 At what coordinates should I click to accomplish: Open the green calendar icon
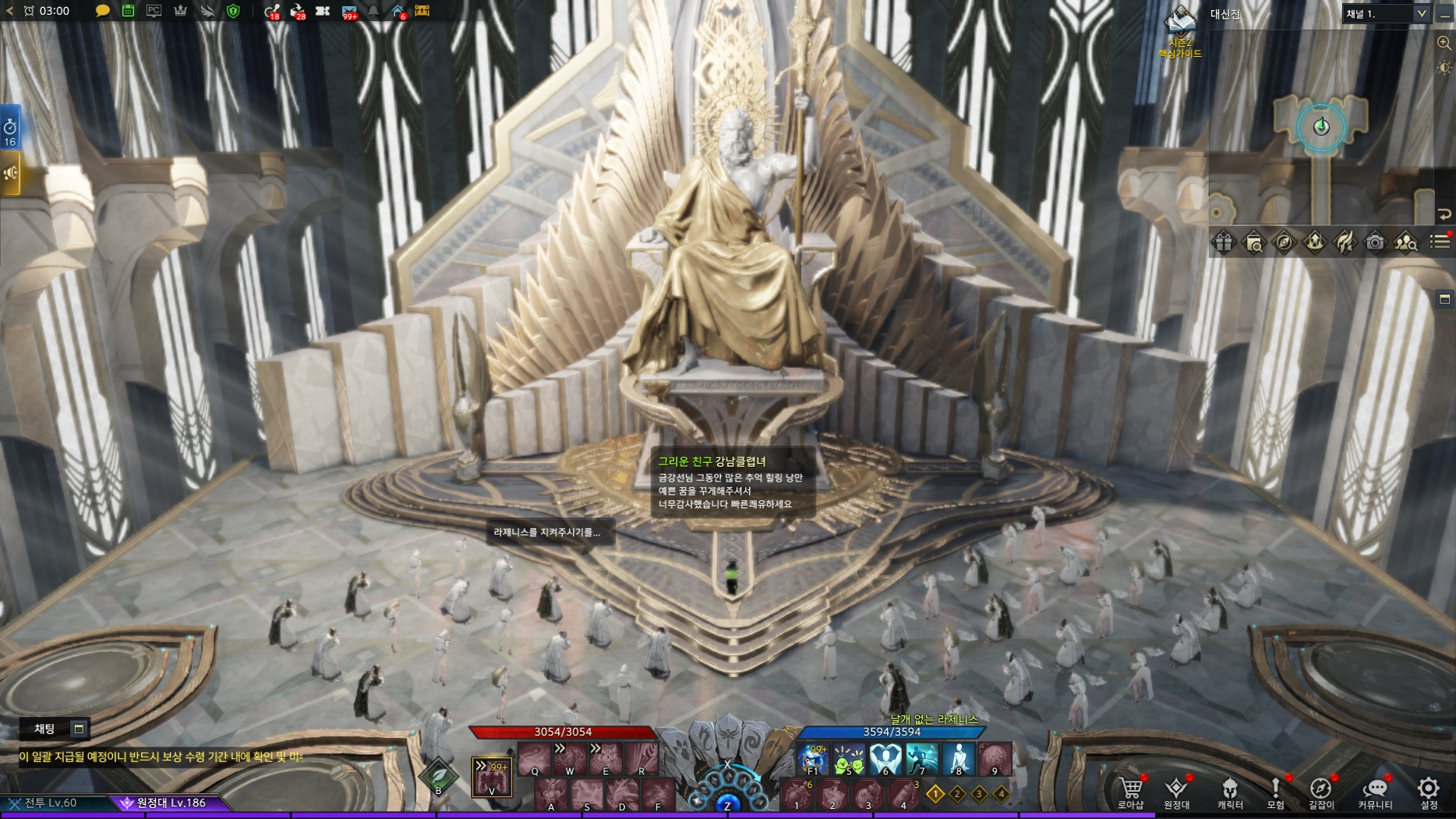click(x=128, y=11)
